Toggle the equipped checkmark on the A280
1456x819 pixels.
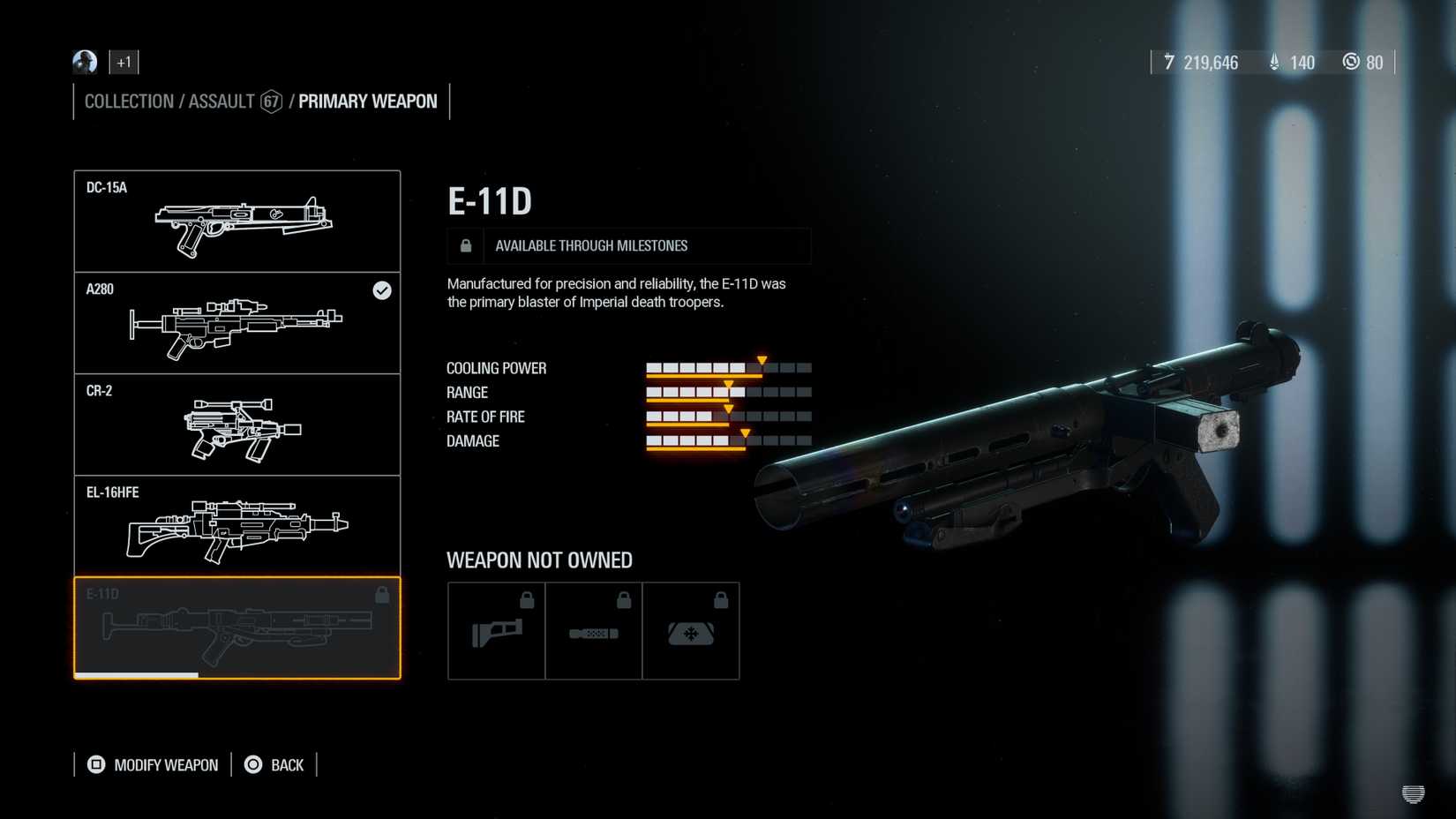[x=382, y=291]
